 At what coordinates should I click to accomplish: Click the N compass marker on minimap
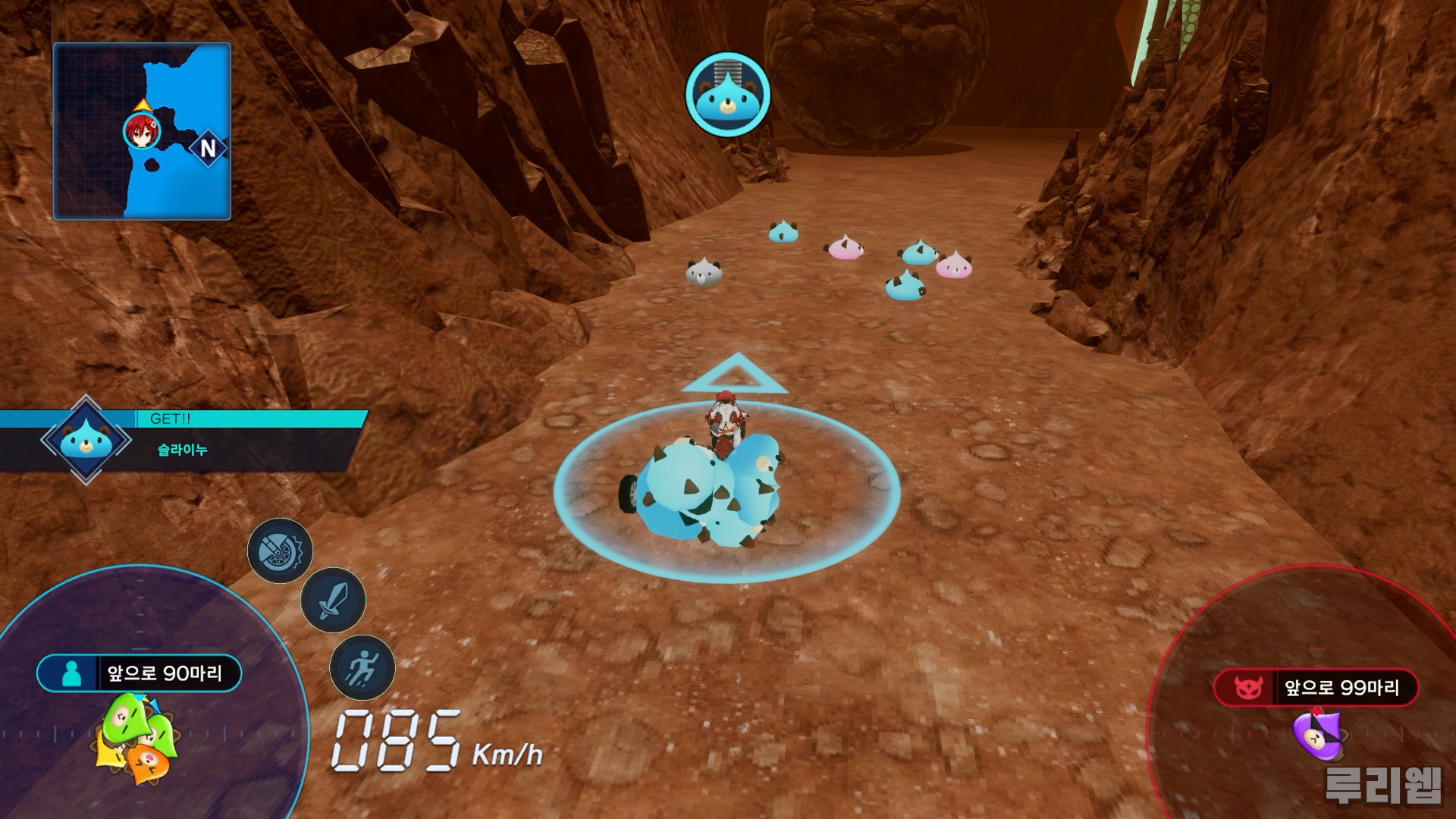click(x=208, y=148)
